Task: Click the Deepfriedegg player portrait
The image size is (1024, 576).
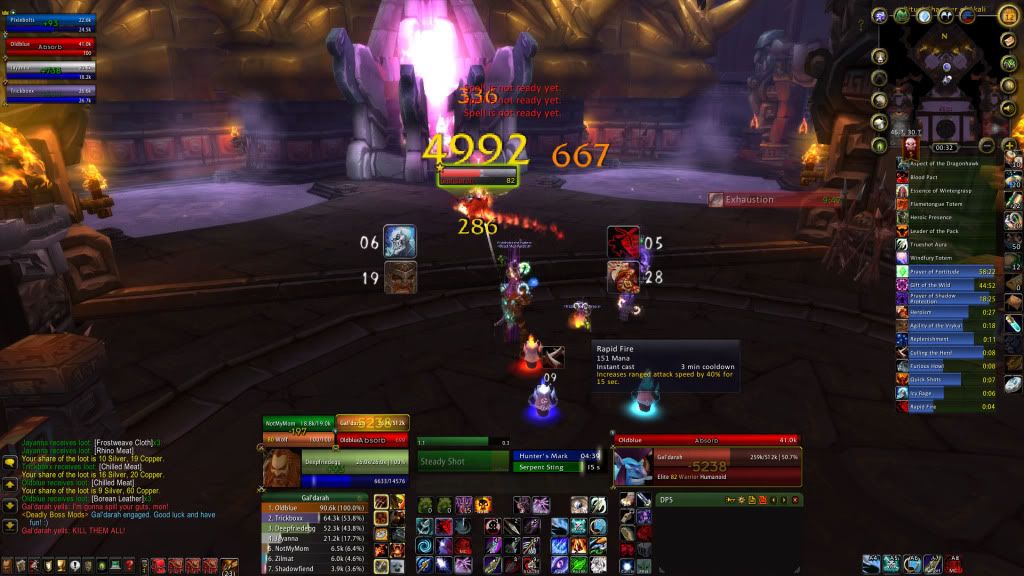Action: coord(281,468)
